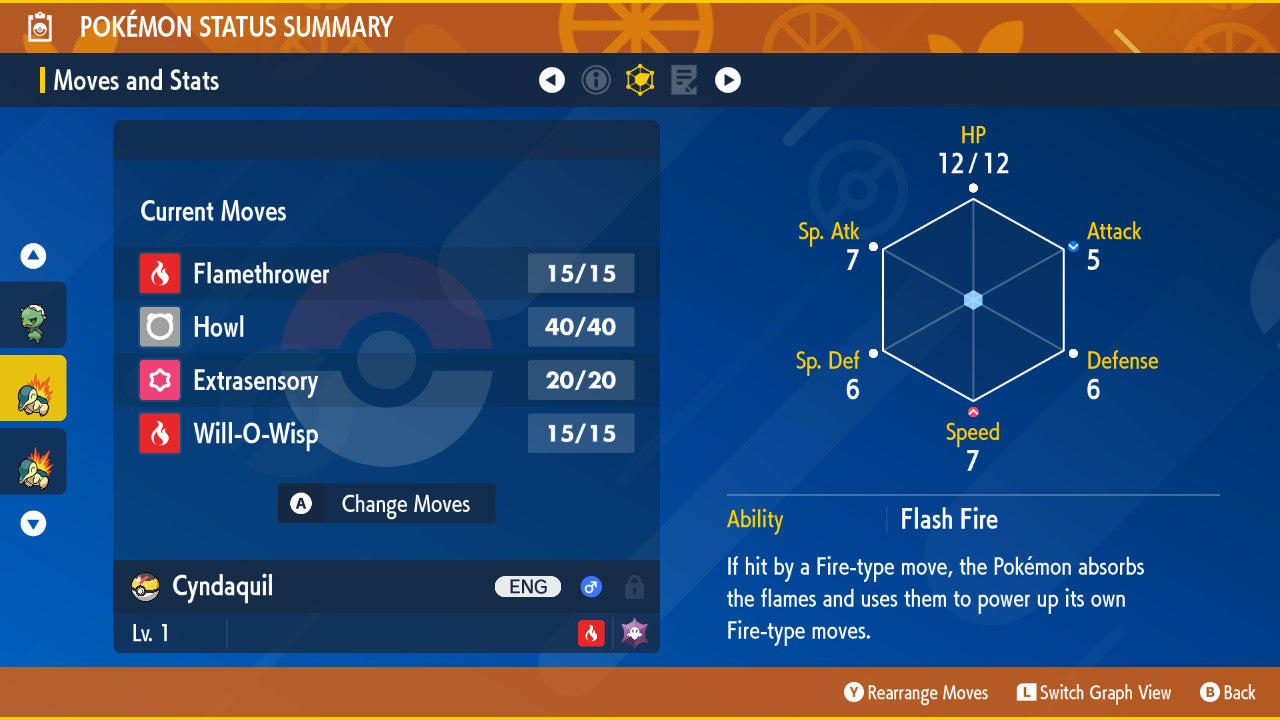The width and height of the screenshot is (1280, 720).
Task: Select the Flamethrower move row
Action: click(386, 274)
